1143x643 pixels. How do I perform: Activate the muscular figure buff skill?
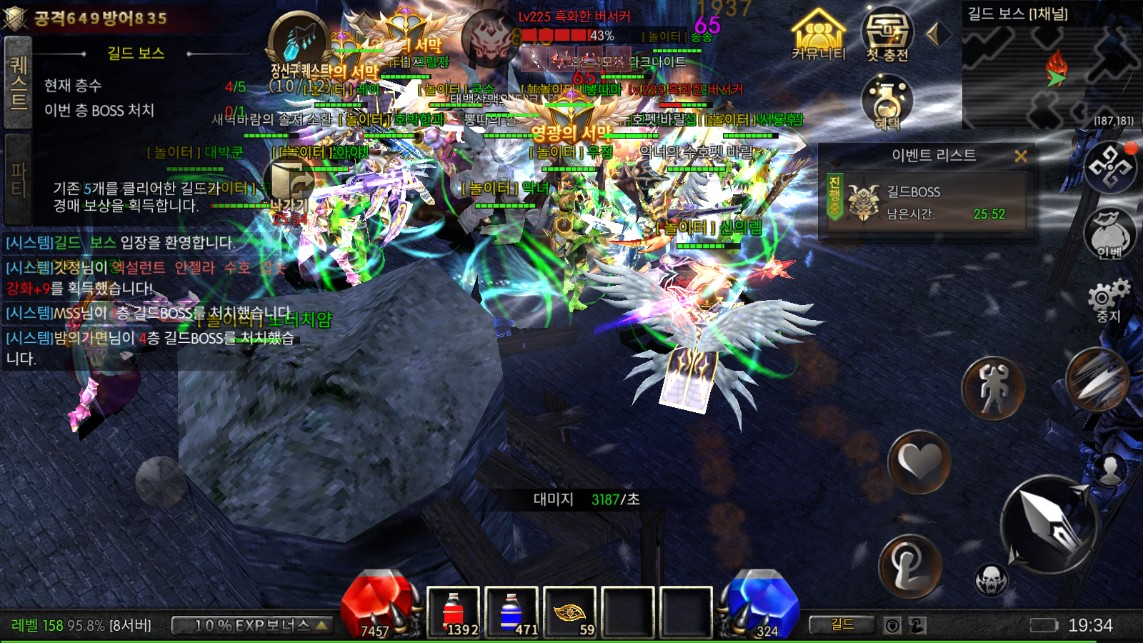point(992,388)
